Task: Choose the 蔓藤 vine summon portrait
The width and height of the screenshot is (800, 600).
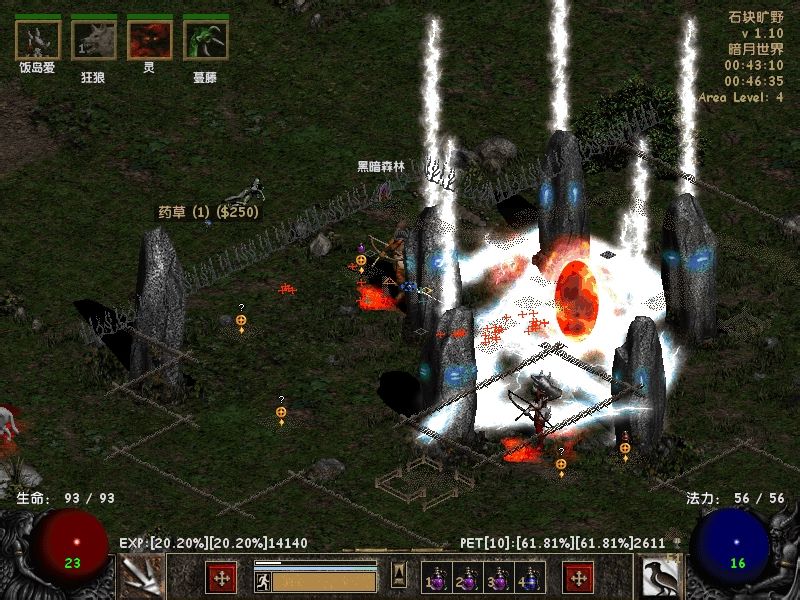Action: point(205,40)
